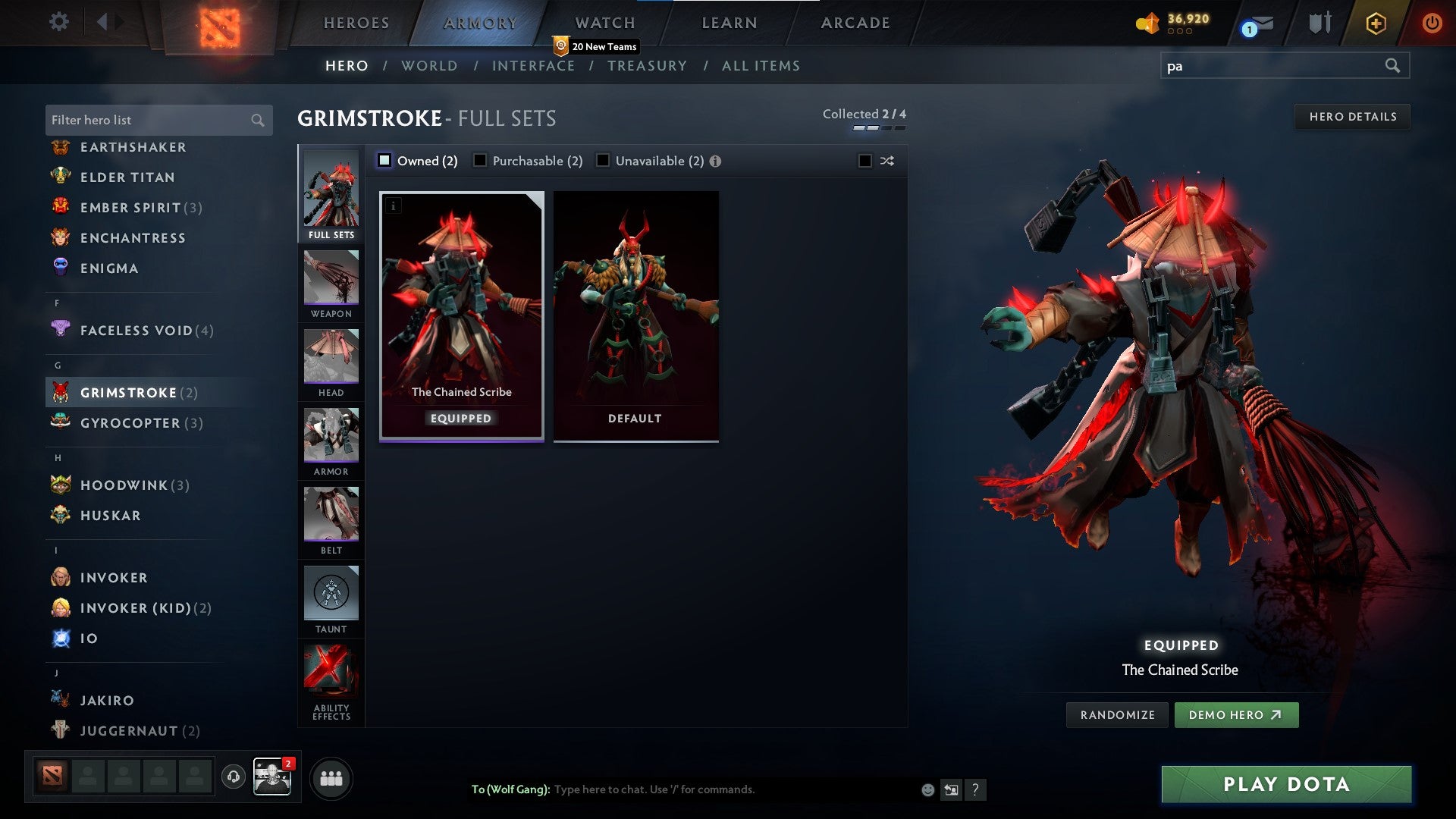Open the TREASURY section
The image size is (1456, 819).
(x=647, y=66)
